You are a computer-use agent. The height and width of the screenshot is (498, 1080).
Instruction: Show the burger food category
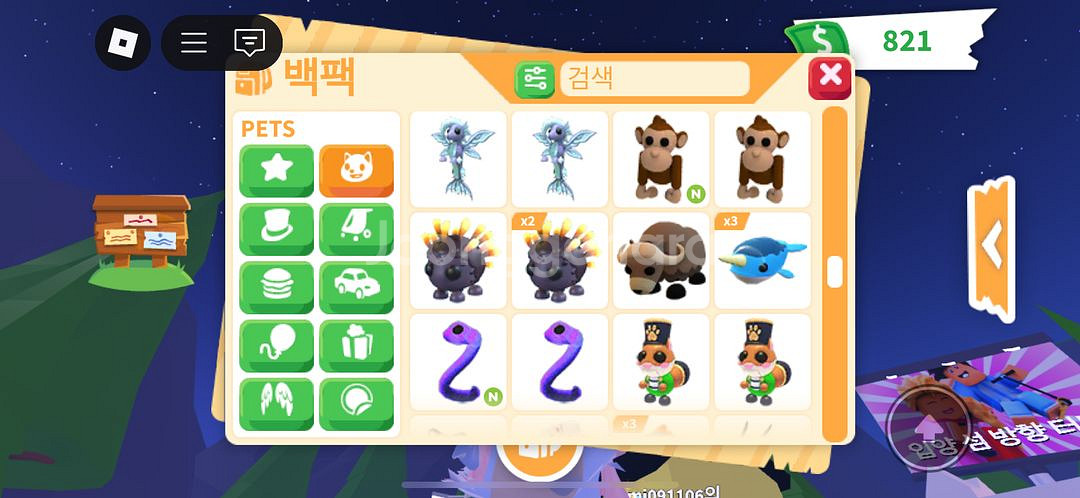[x=276, y=288]
